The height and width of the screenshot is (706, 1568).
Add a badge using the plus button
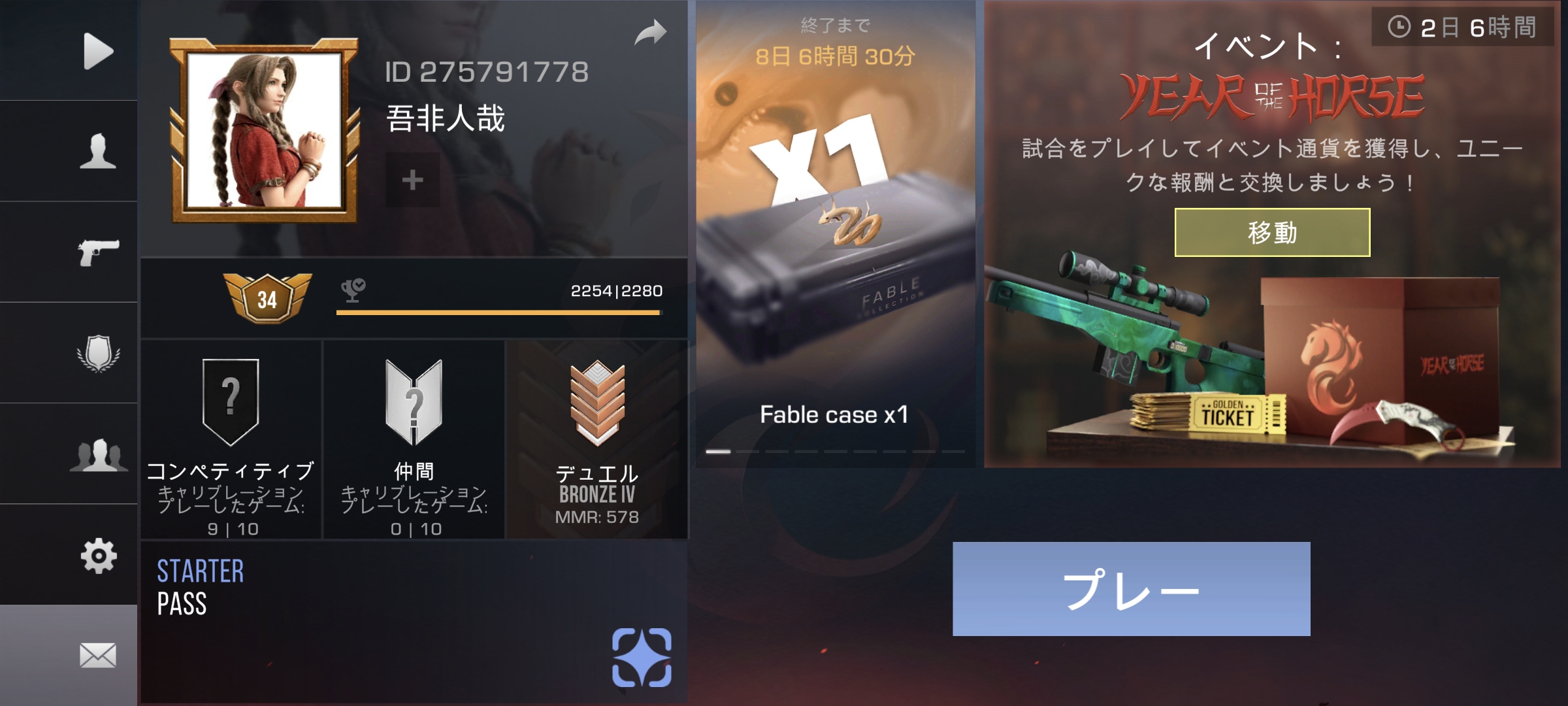click(412, 180)
